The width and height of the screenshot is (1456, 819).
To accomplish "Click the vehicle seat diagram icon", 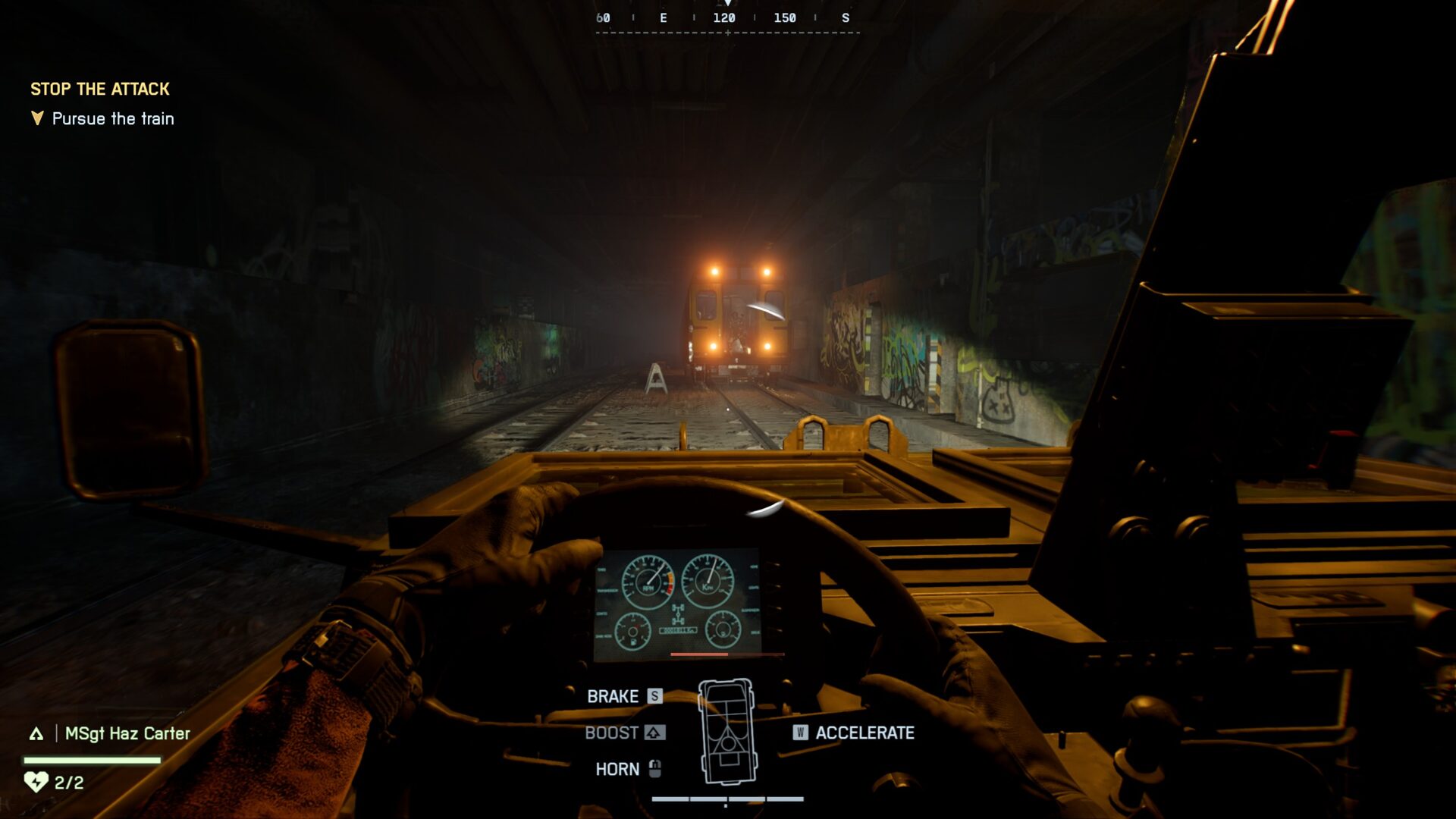I will [x=726, y=732].
